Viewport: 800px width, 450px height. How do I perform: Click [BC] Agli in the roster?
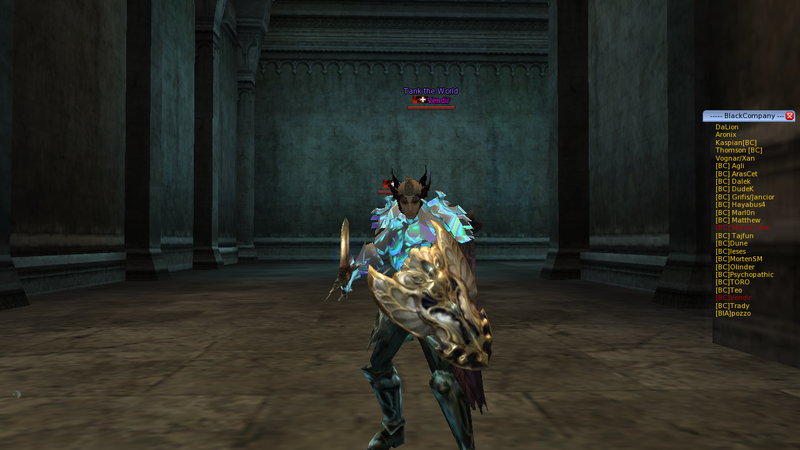(x=730, y=166)
